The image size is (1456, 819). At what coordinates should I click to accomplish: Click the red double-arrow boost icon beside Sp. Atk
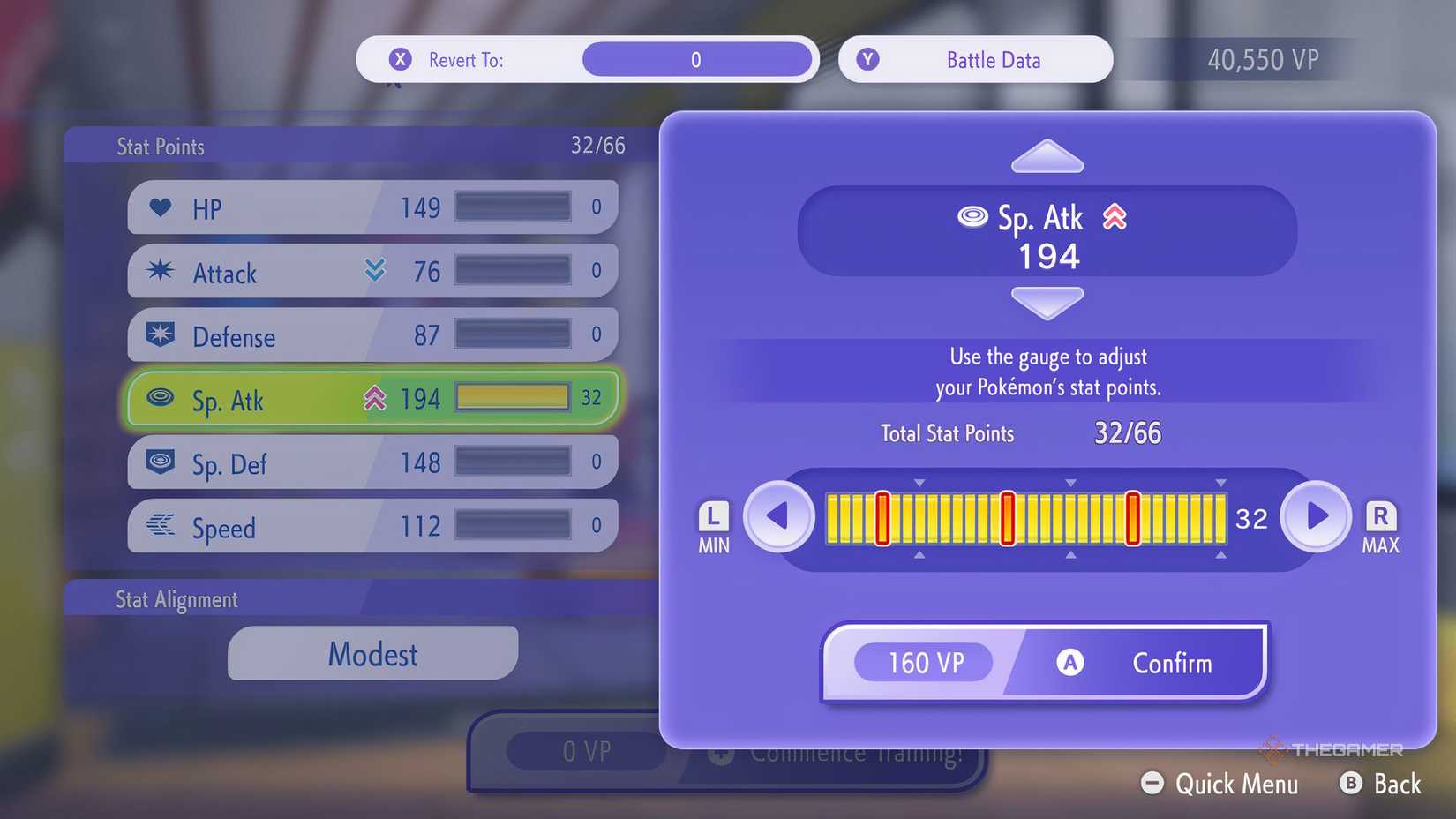coord(377,398)
